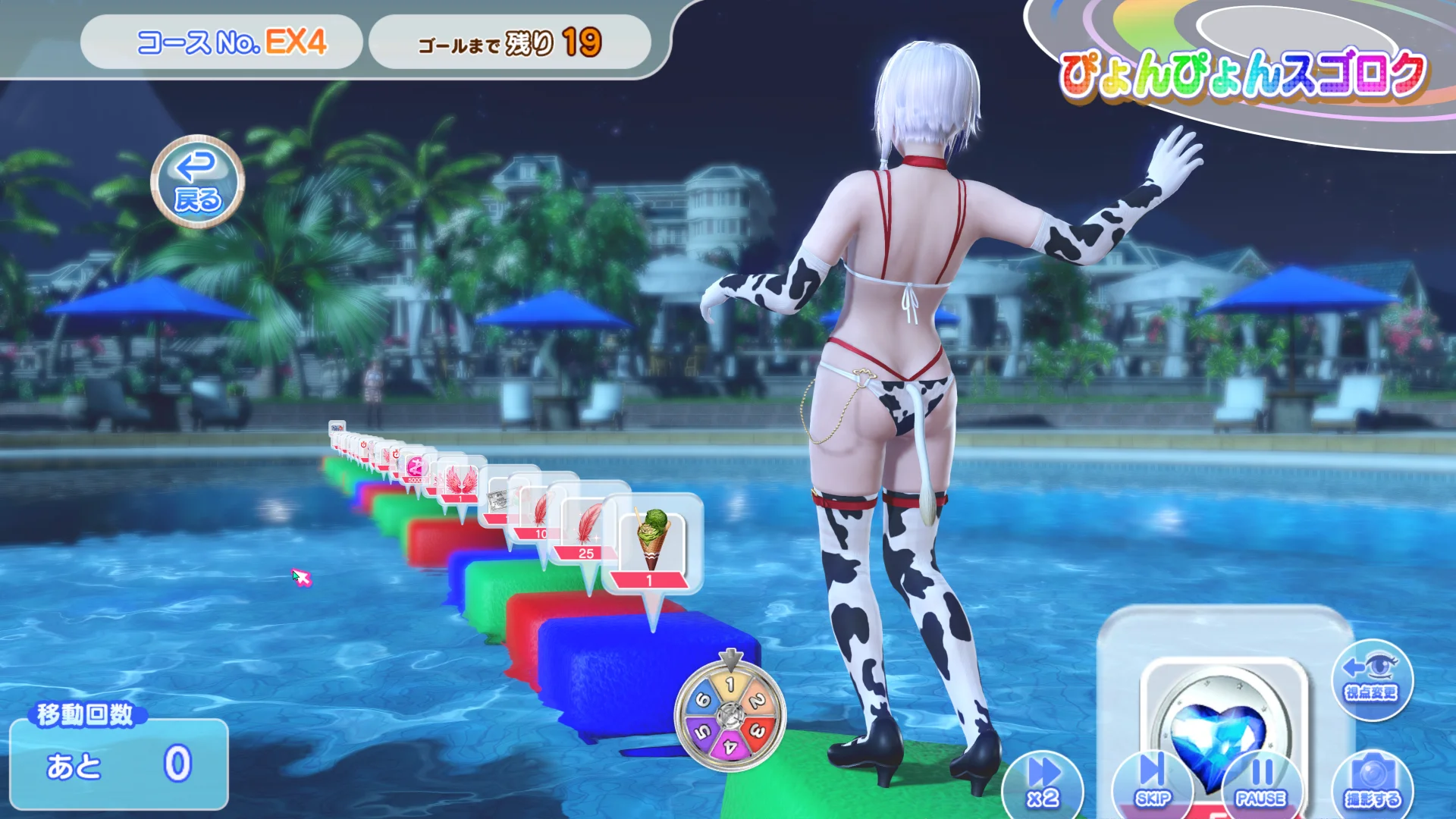Toggle the x2 speed button
1456x819 pixels.
pyautogui.click(x=1042, y=784)
